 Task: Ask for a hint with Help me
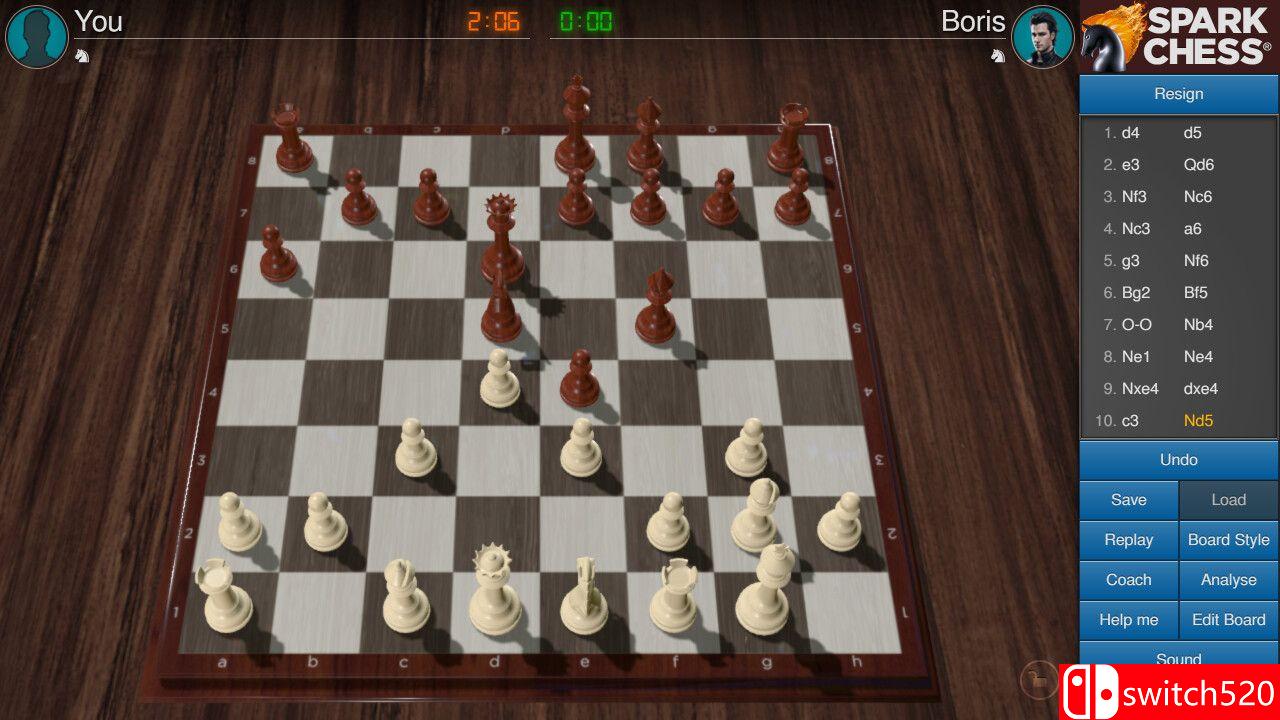[1128, 620]
